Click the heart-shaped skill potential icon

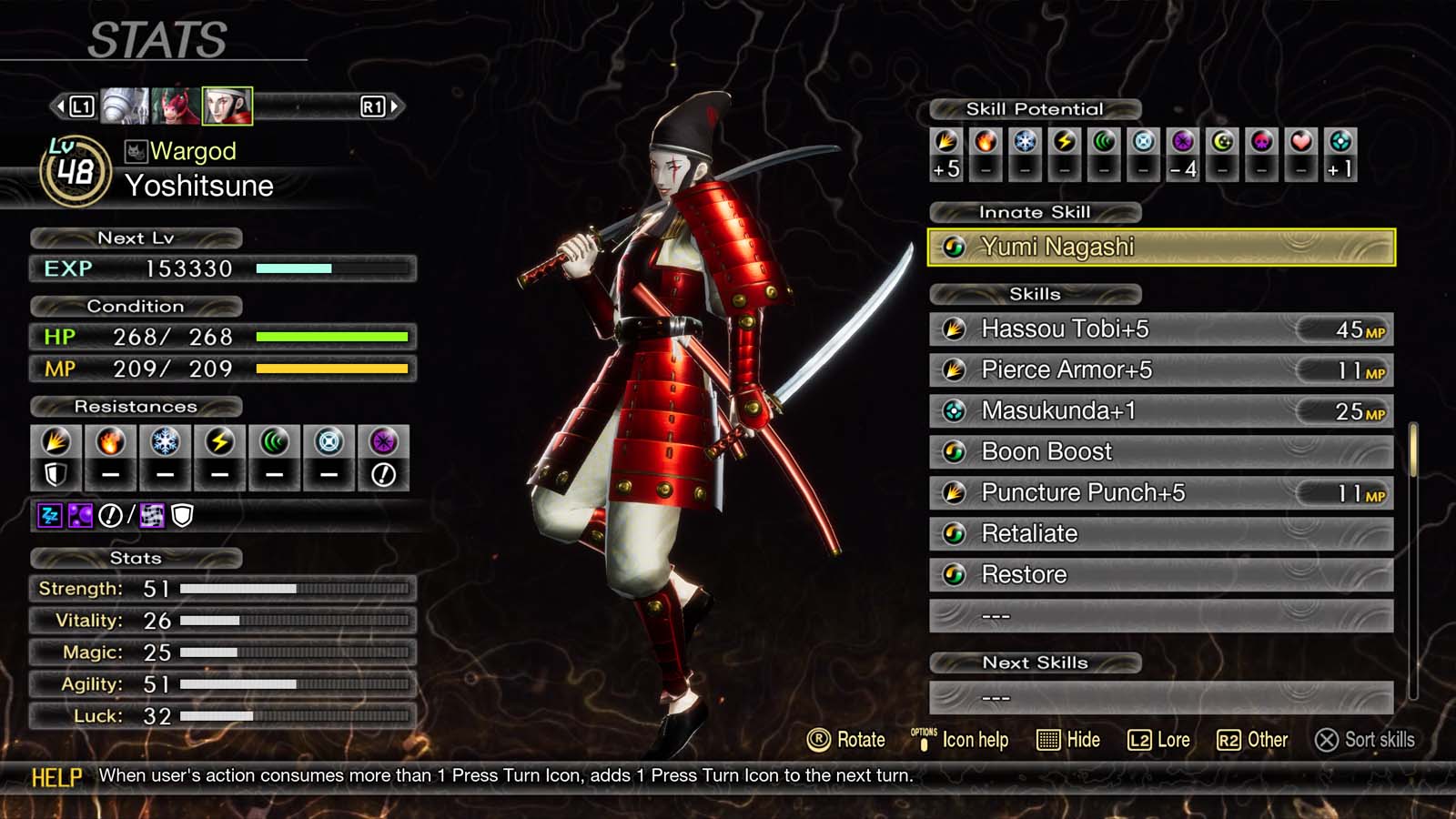(x=1300, y=142)
